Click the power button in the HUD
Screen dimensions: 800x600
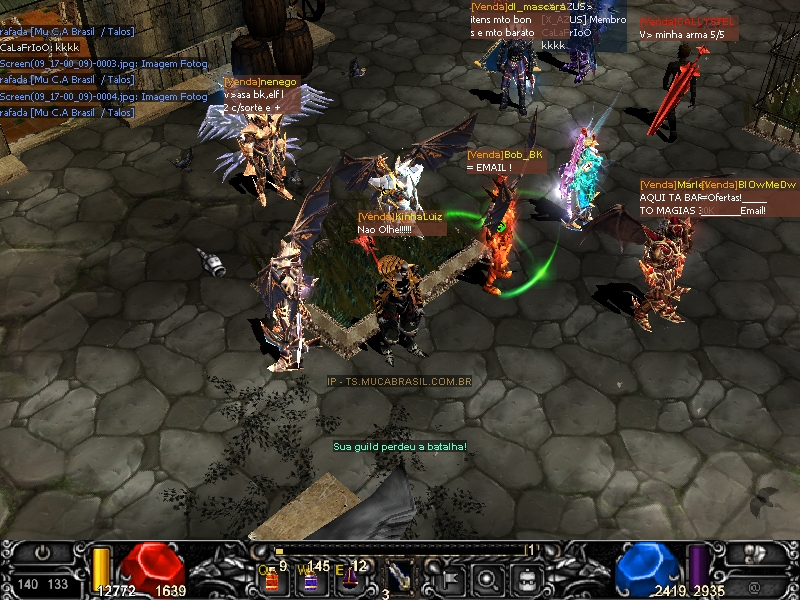click(44, 553)
